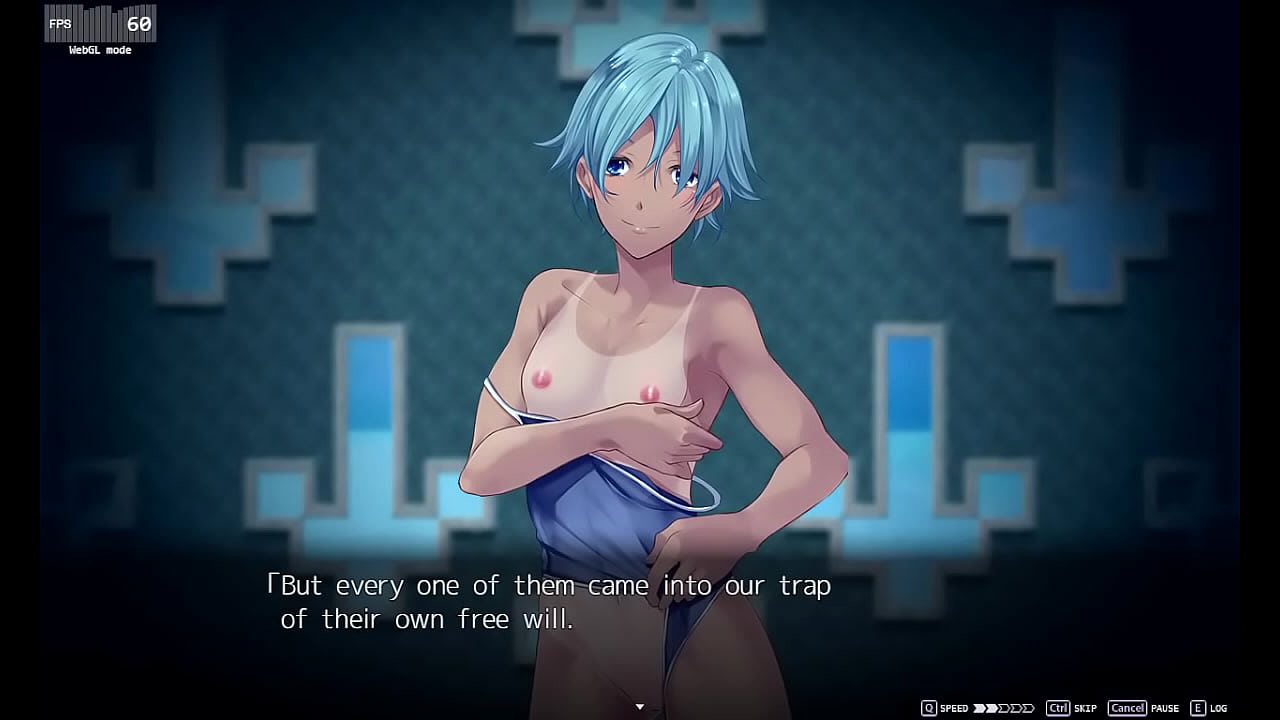Expand speed using the fourth chevron
The image size is (1280, 720).
1016,707
